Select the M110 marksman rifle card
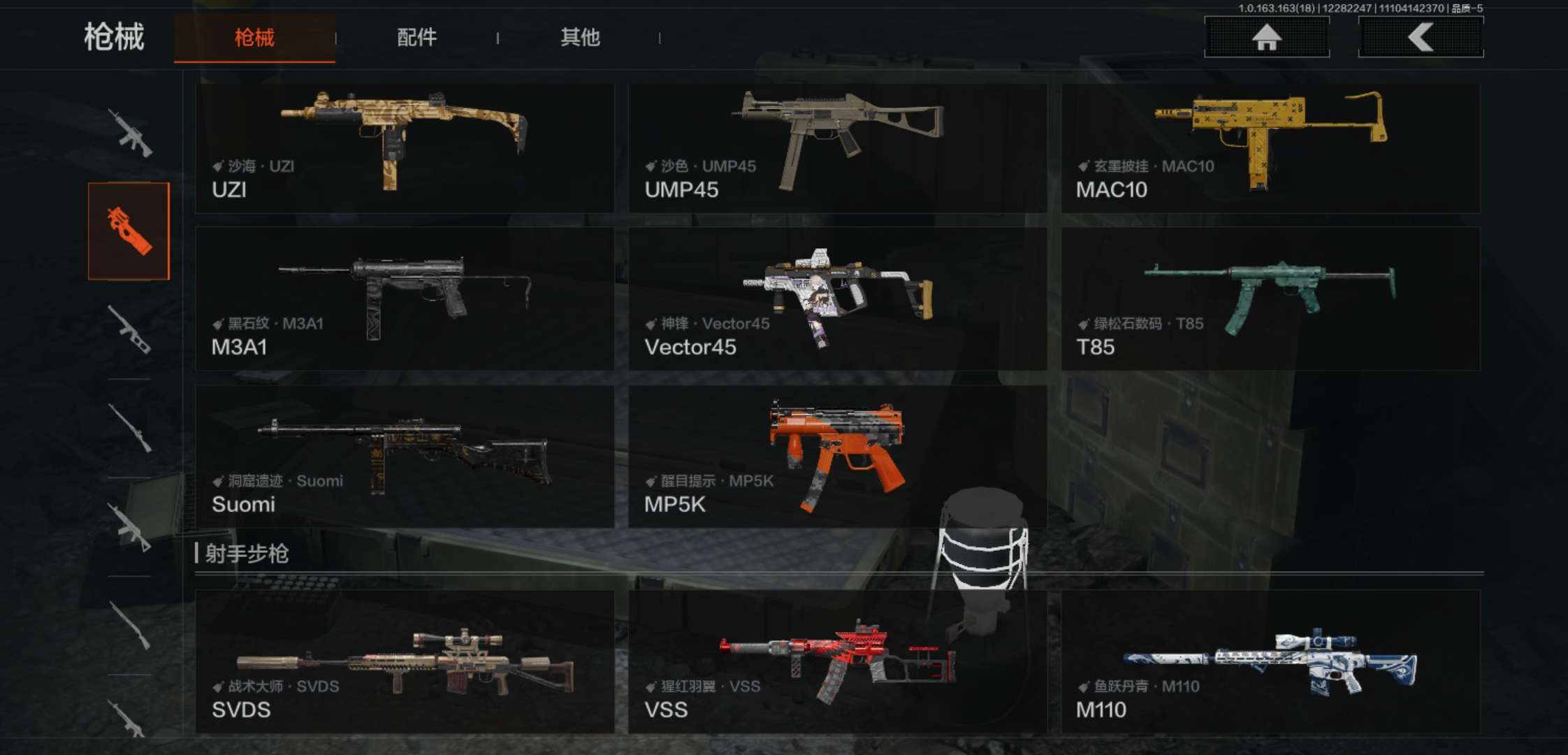 pyautogui.click(x=1270, y=661)
